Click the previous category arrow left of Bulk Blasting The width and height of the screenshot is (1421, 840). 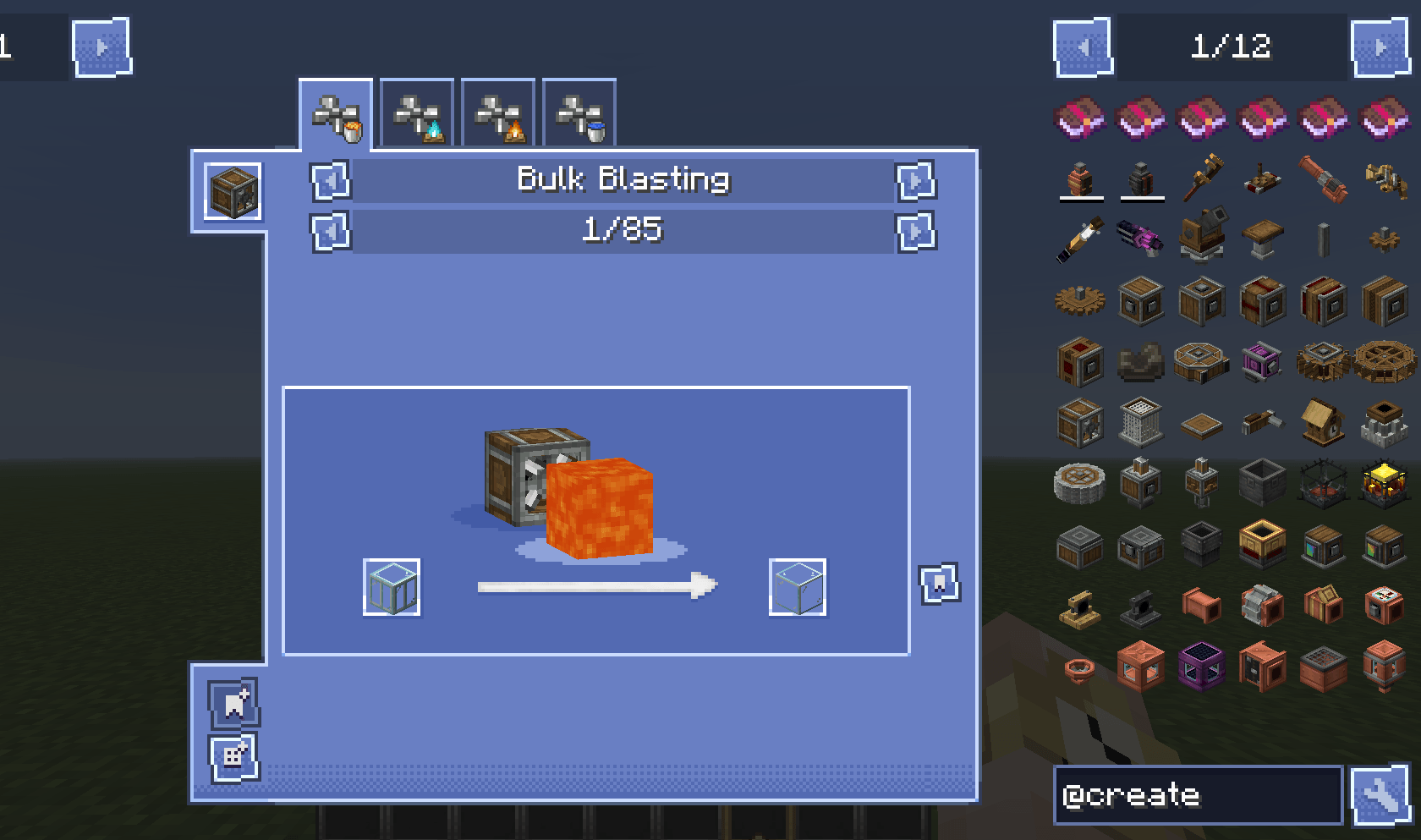(331, 182)
